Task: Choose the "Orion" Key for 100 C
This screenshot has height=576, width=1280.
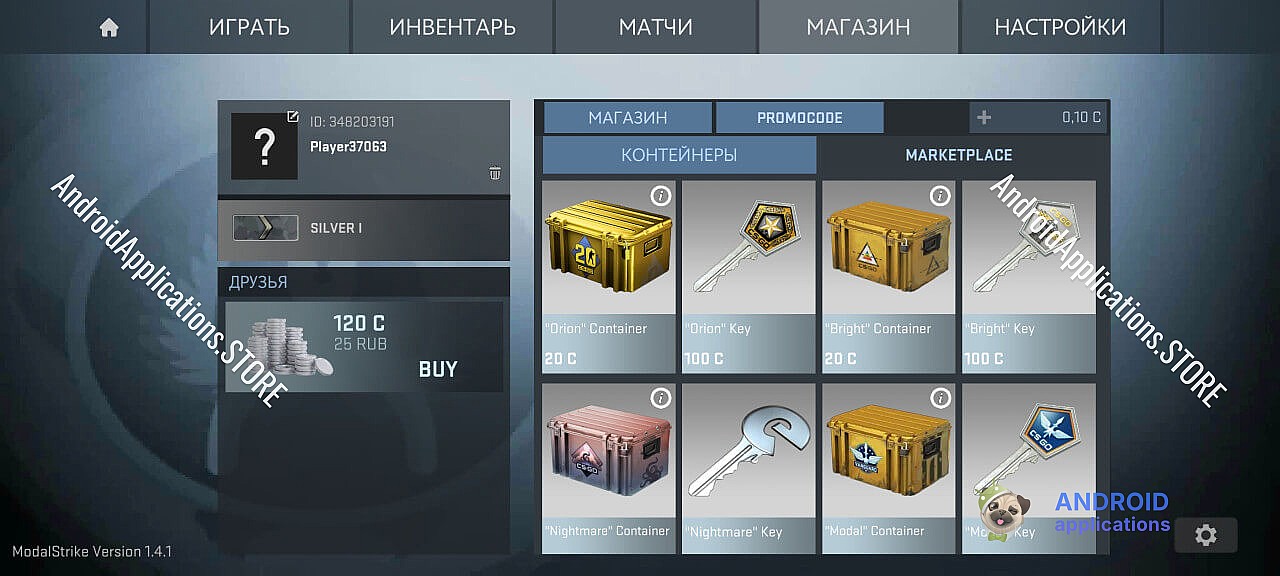Action: click(x=748, y=275)
